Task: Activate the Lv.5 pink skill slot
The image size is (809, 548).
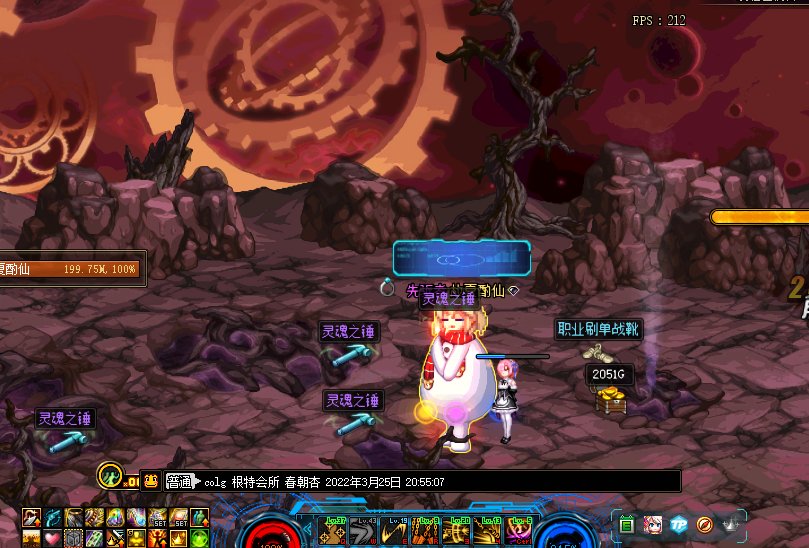Action: coord(521,532)
